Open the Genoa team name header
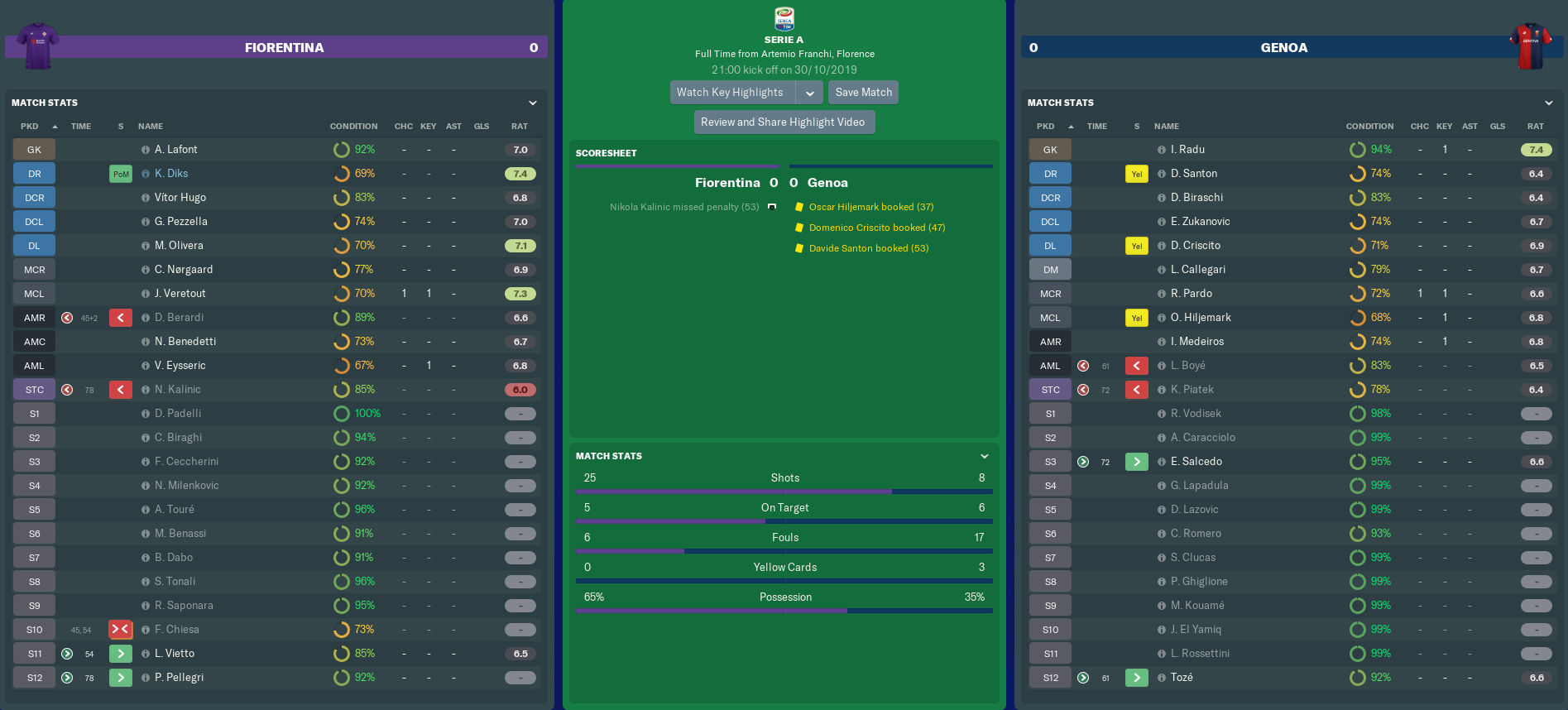The height and width of the screenshot is (710, 1568). pyautogui.click(x=1283, y=48)
